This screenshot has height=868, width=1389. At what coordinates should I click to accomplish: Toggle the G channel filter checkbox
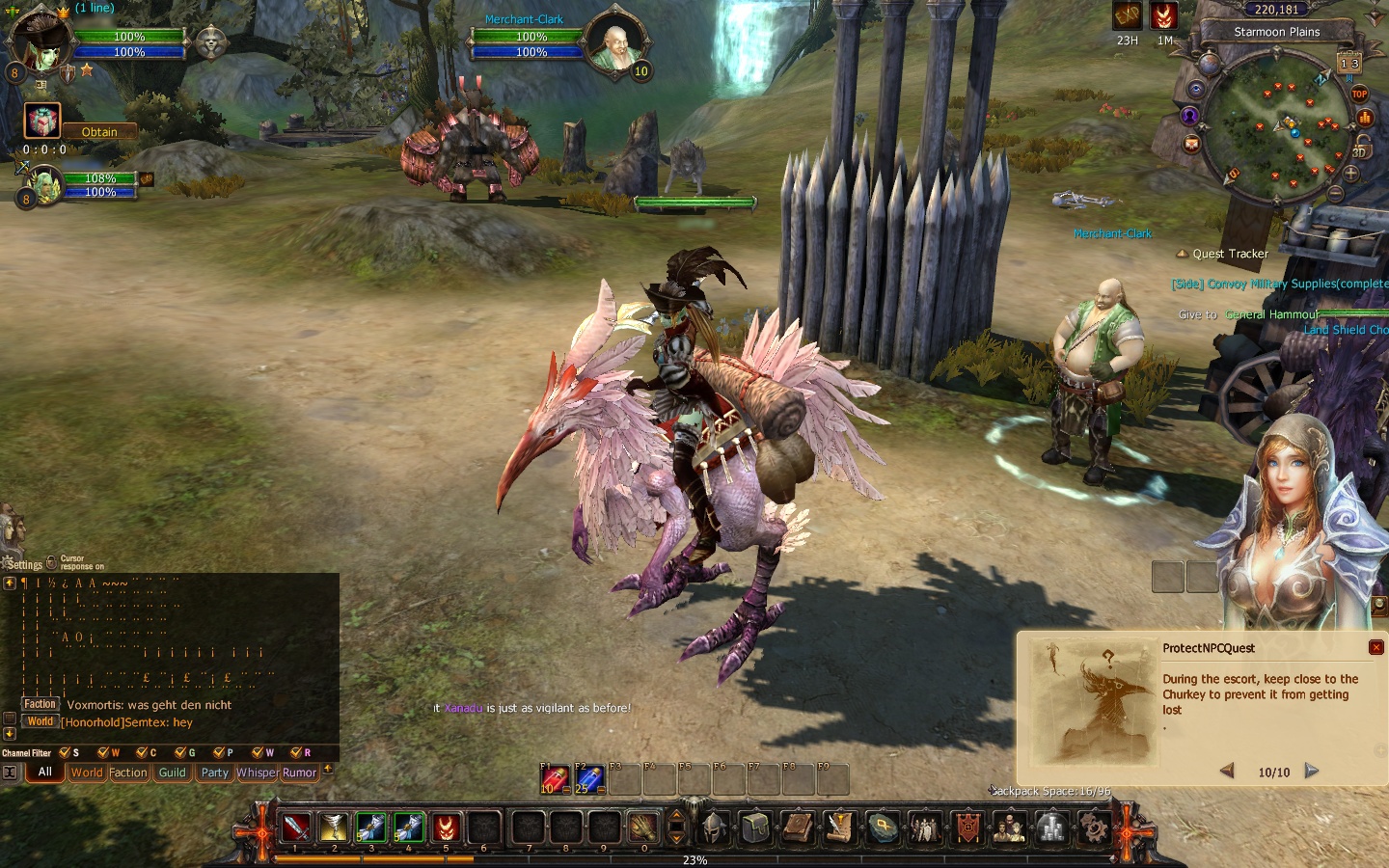(180, 752)
